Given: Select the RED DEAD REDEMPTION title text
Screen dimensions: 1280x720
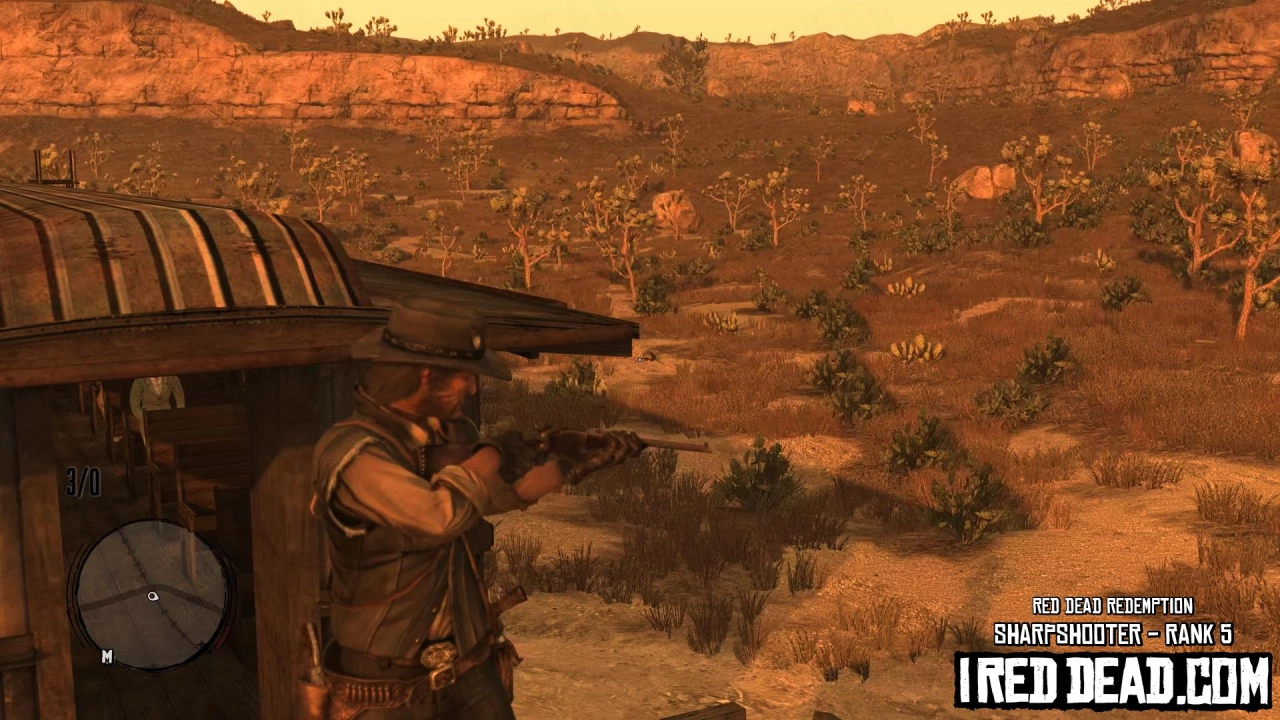Looking at the screenshot, I should [x=1113, y=607].
